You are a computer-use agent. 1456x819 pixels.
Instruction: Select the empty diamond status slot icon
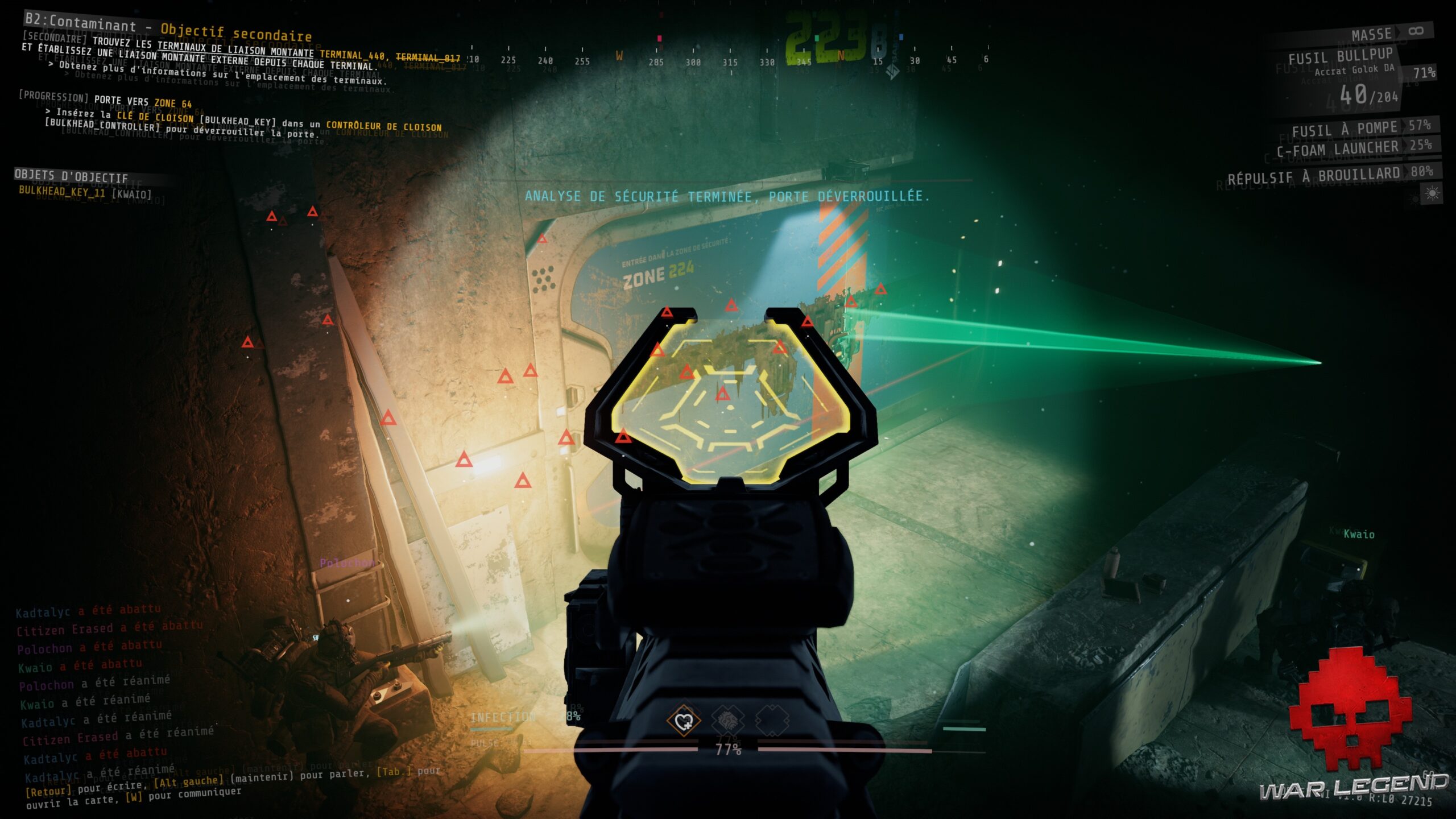771,719
